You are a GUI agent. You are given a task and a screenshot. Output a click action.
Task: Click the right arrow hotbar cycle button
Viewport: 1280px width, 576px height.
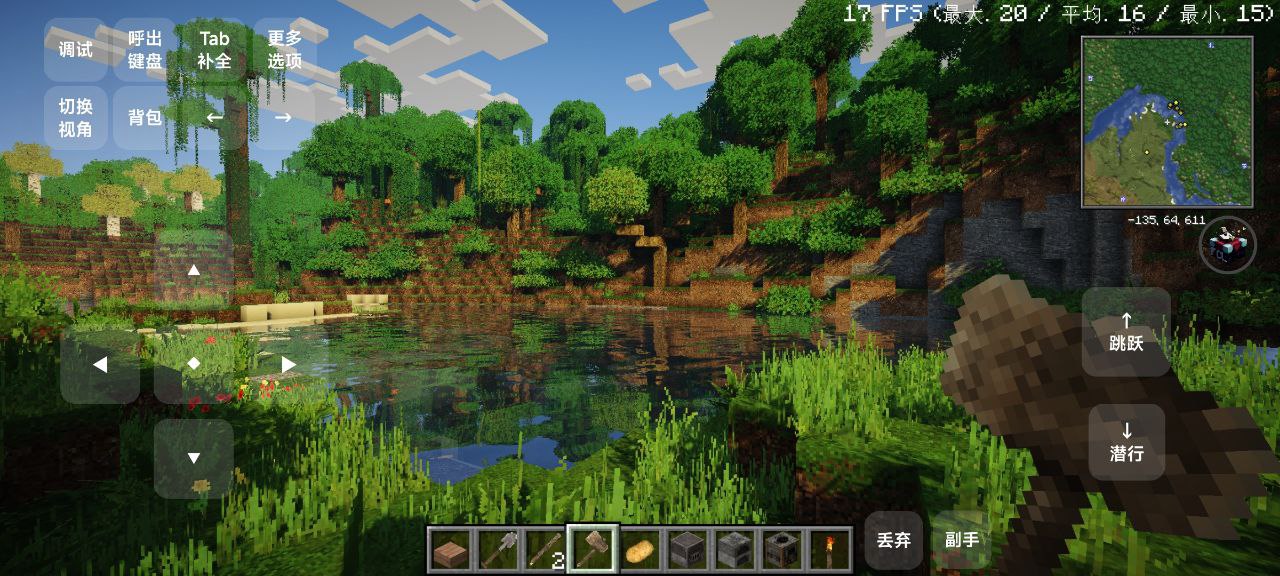pyautogui.click(x=284, y=117)
